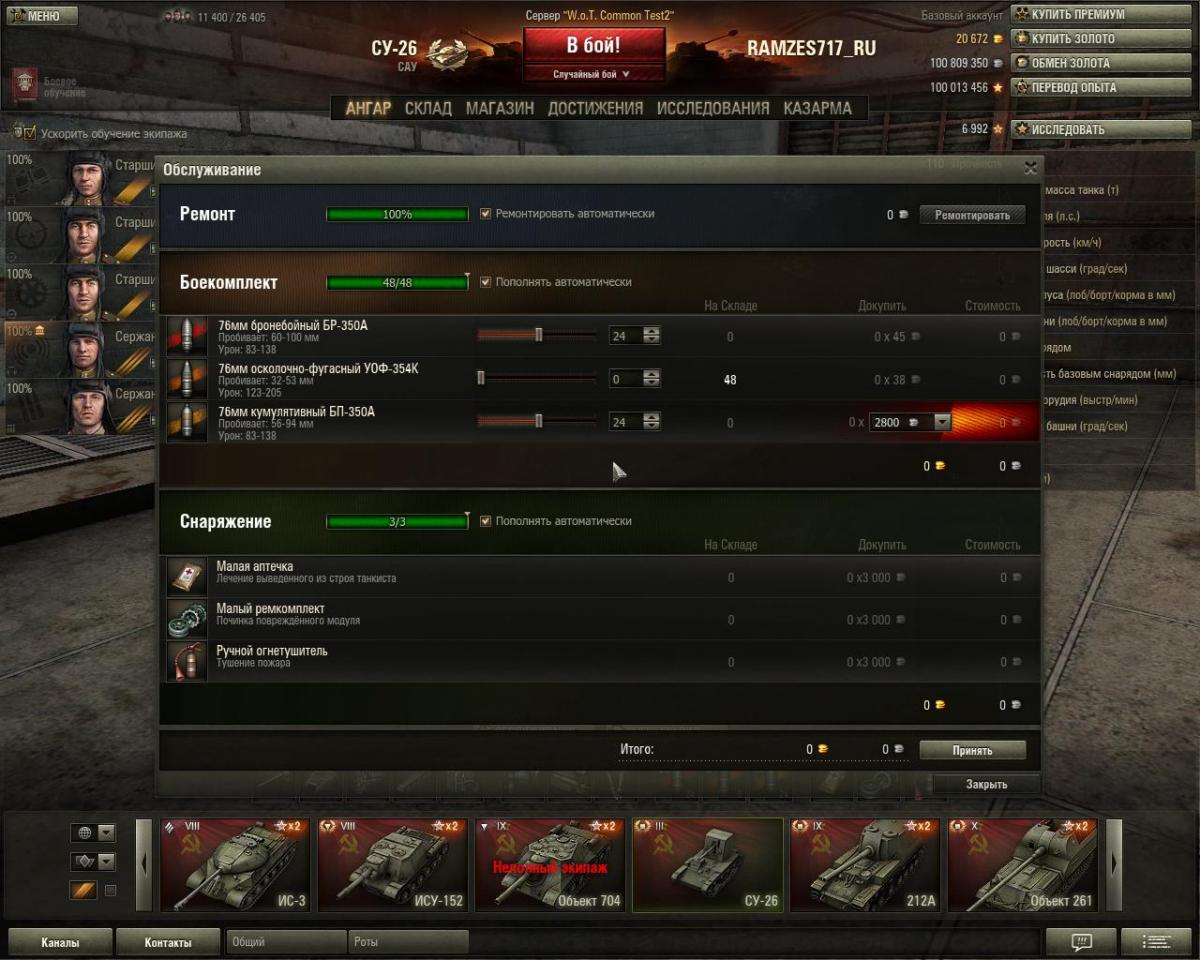This screenshot has height=960, width=1200.
Task: Open the КАЗАРМА tab
Action: tap(817, 108)
